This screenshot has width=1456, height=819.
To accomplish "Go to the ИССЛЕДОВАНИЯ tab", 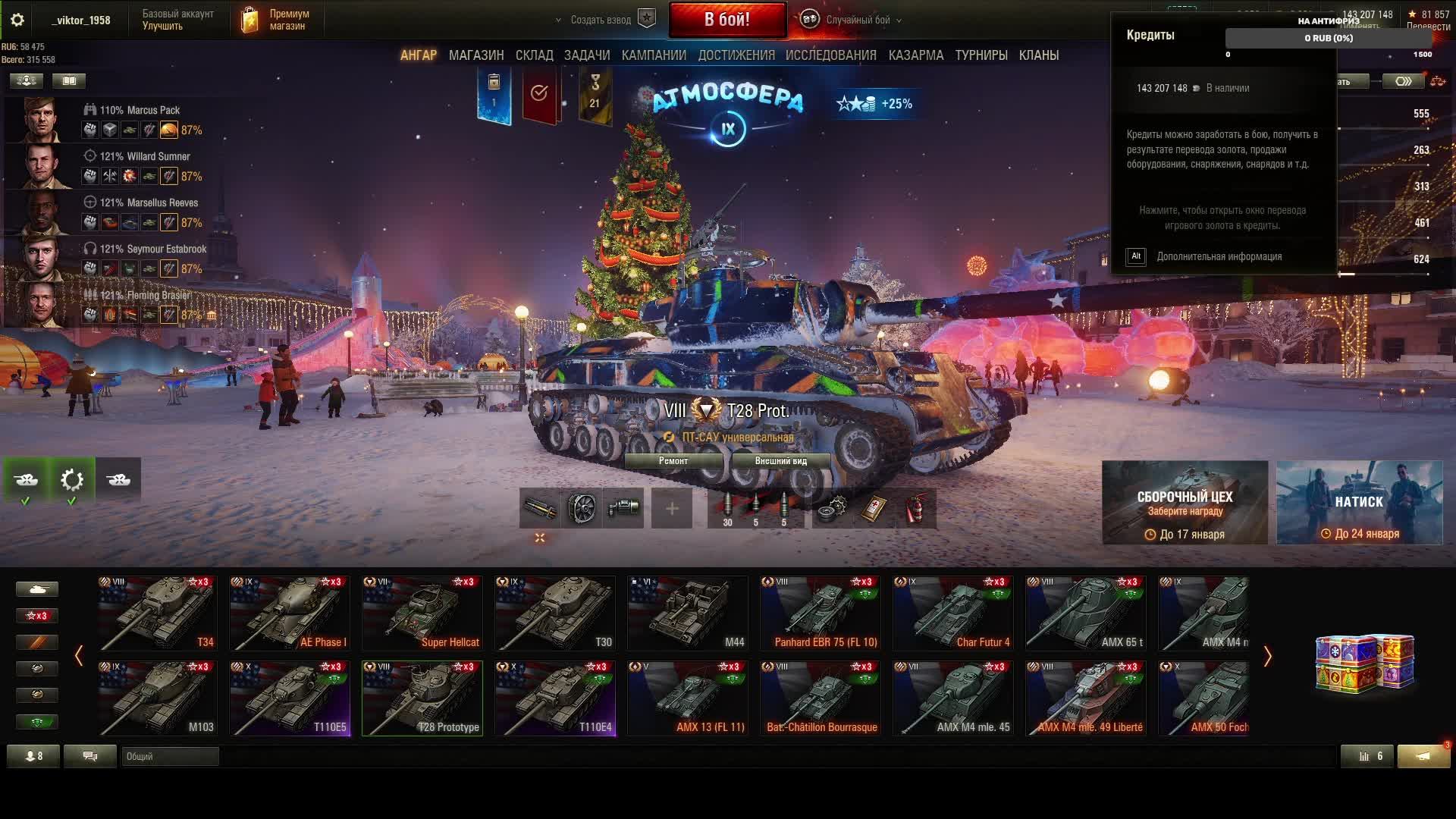I will [831, 55].
